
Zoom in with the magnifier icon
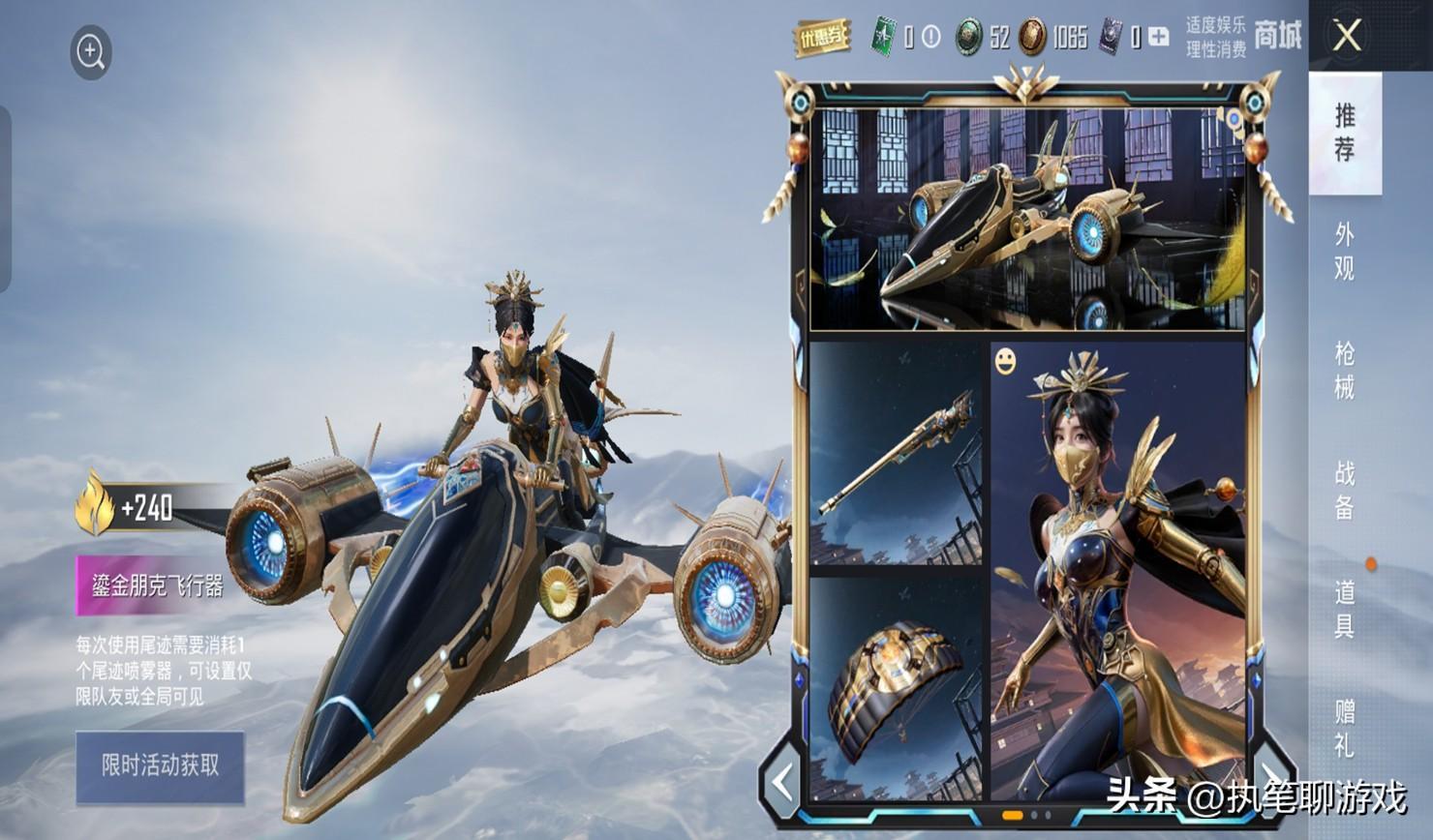[91, 51]
